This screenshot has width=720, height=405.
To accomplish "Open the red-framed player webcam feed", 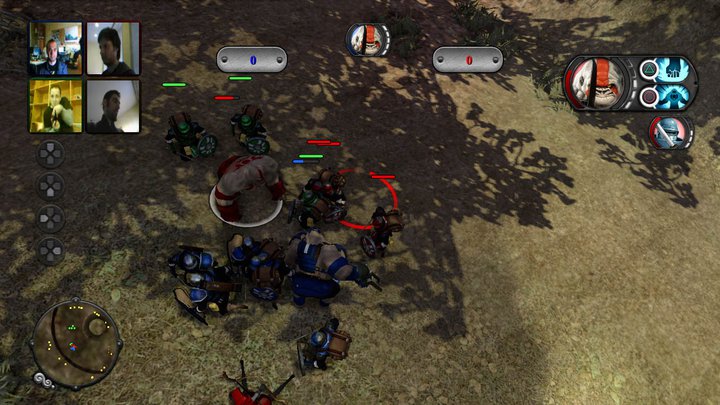I will (112, 49).
